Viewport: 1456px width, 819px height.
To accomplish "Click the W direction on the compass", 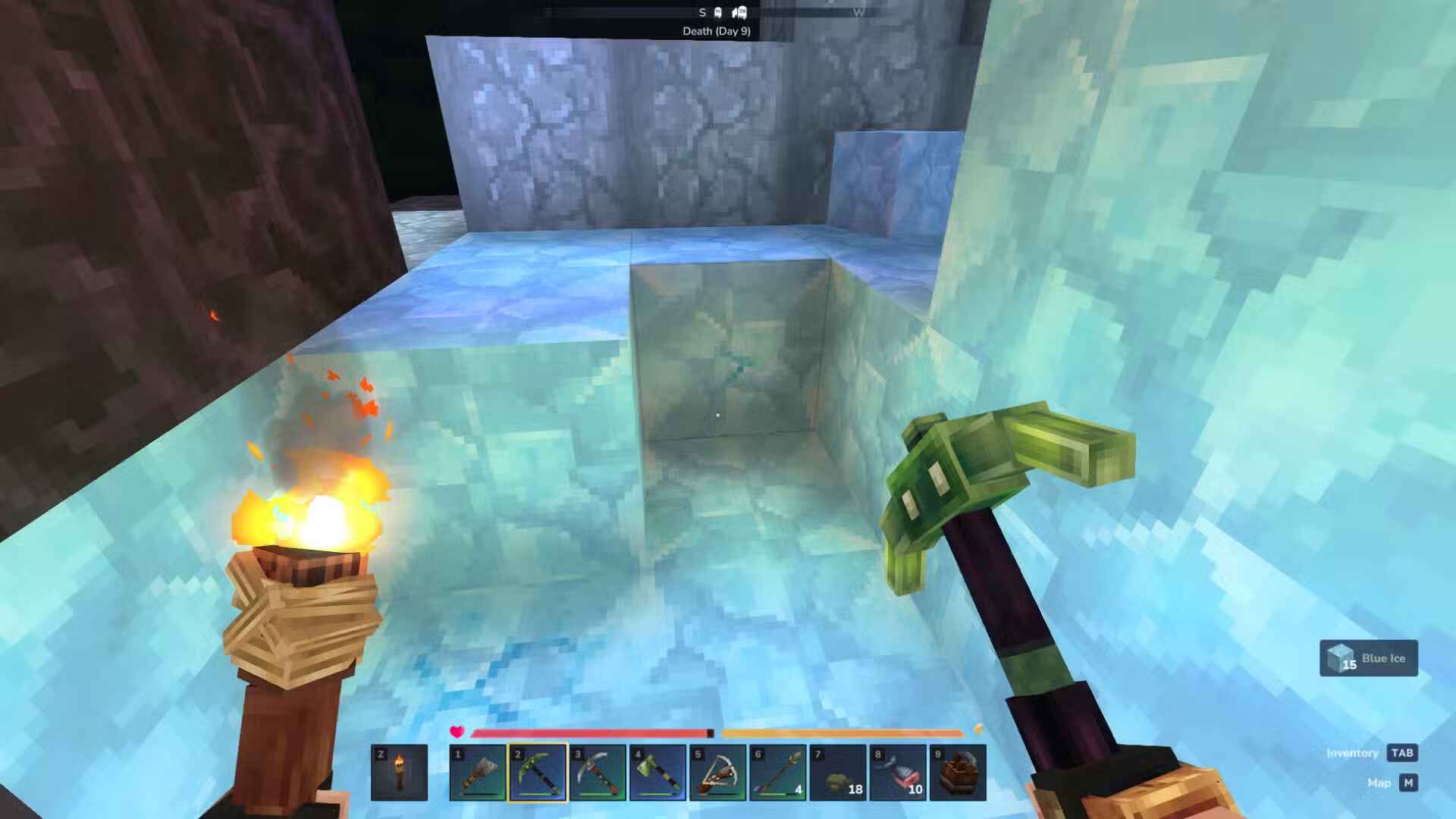I will (860, 11).
